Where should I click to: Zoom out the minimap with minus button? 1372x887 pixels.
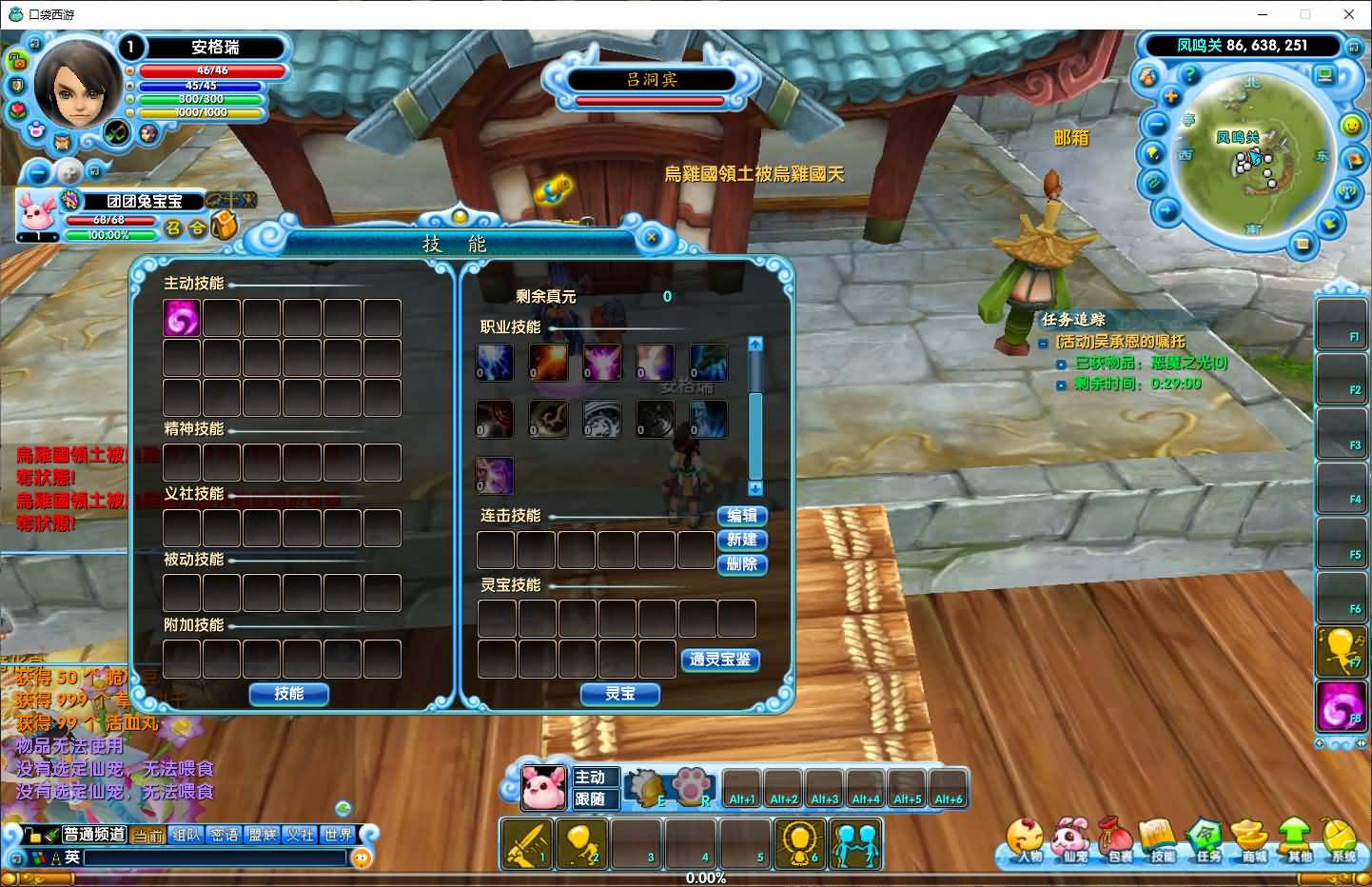[x=1156, y=125]
